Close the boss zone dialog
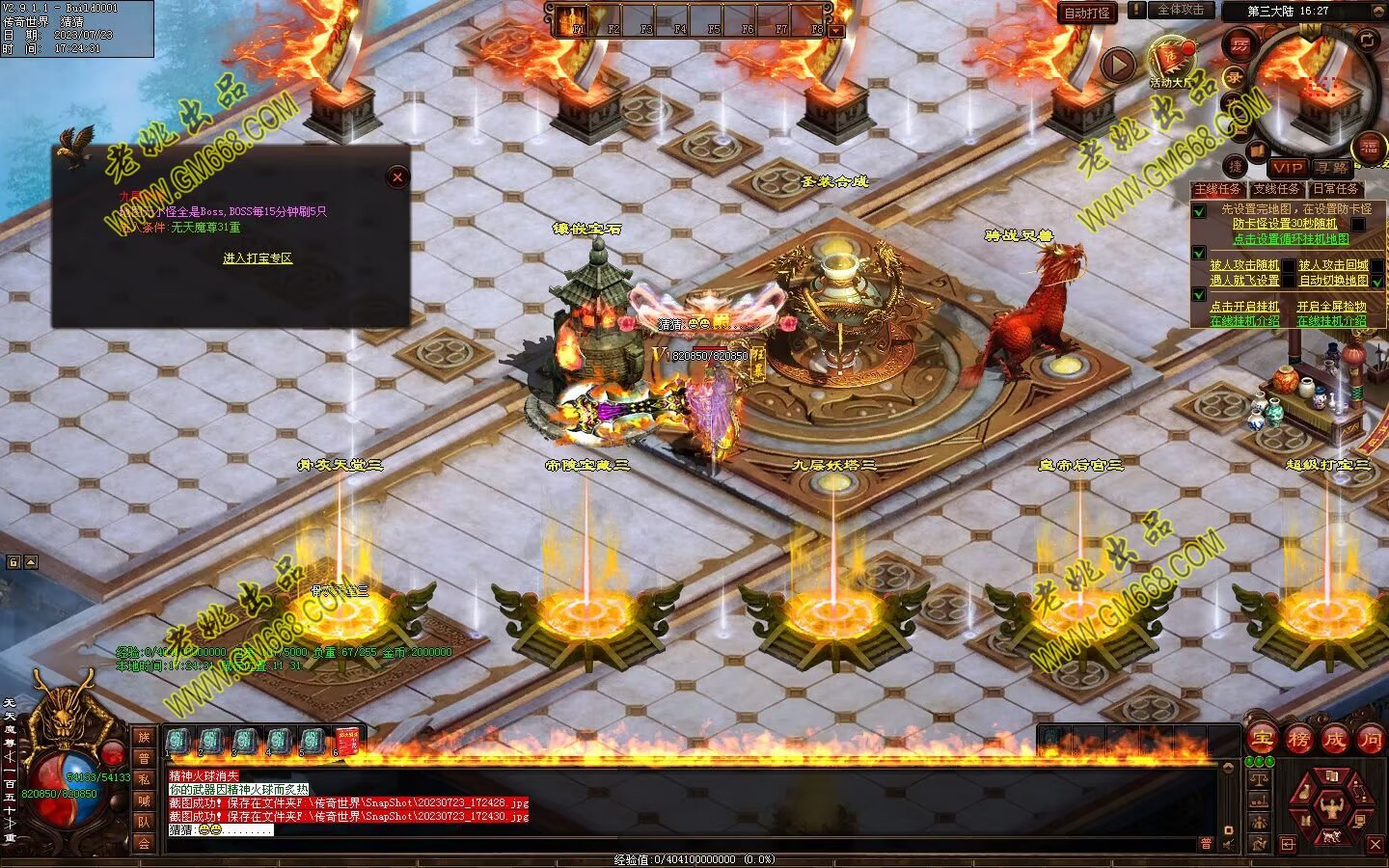This screenshot has height=868, width=1389. point(396,176)
